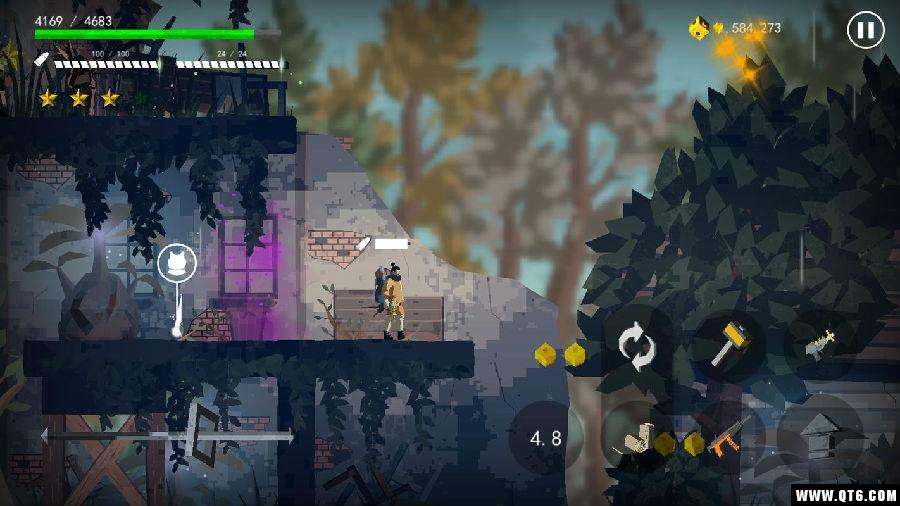Screen dimensions: 900x506
Task: Pause the game with the top-right button
Action: 865,30
